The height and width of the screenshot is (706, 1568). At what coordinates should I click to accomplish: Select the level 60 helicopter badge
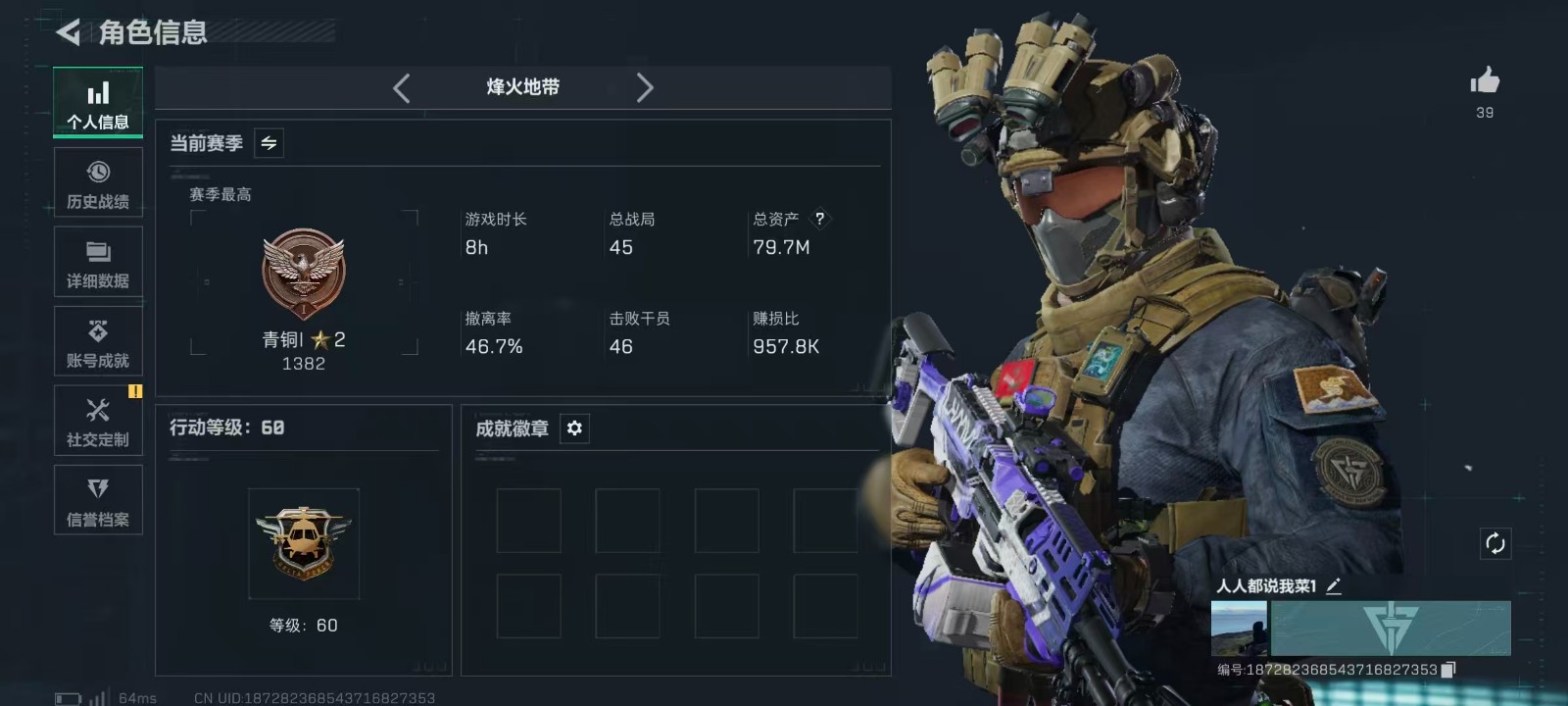(304, 543)
